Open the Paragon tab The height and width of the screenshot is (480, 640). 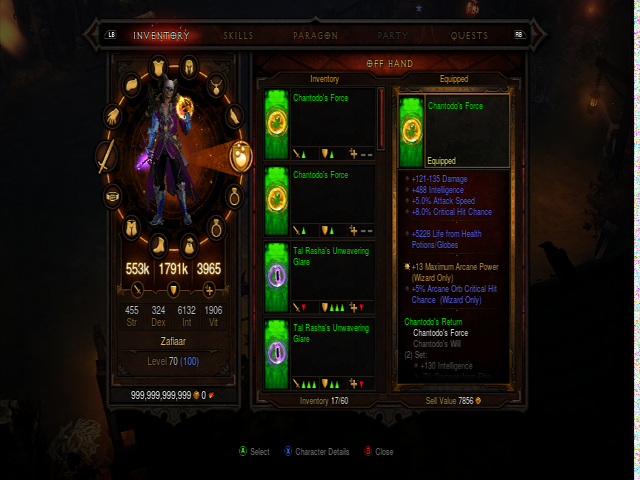[315, 35]
